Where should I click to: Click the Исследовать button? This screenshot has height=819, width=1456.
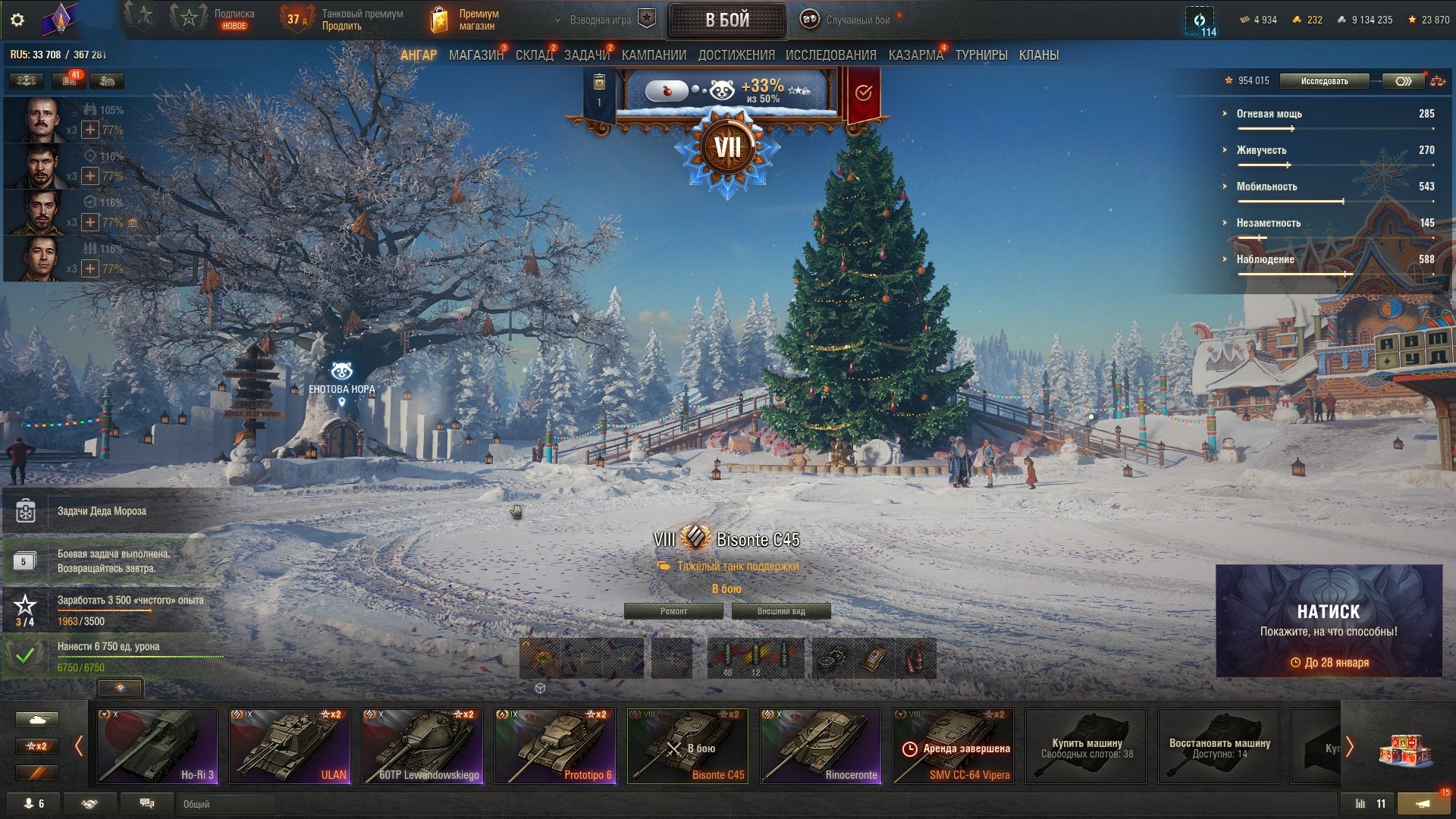pyautogui.click(x=1324, y=81)
